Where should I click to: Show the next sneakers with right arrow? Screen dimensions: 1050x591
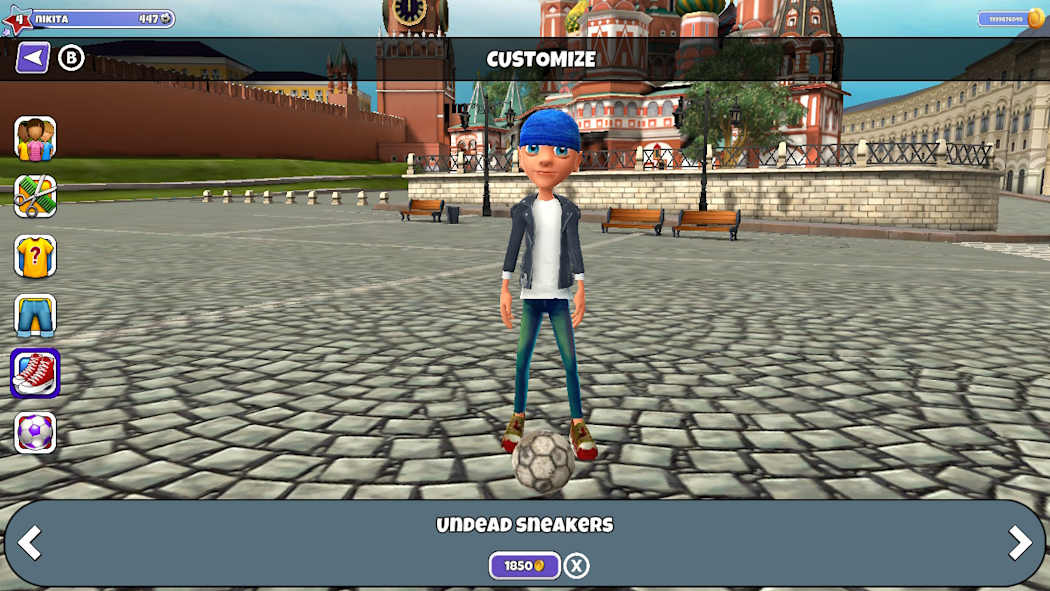1019,543
